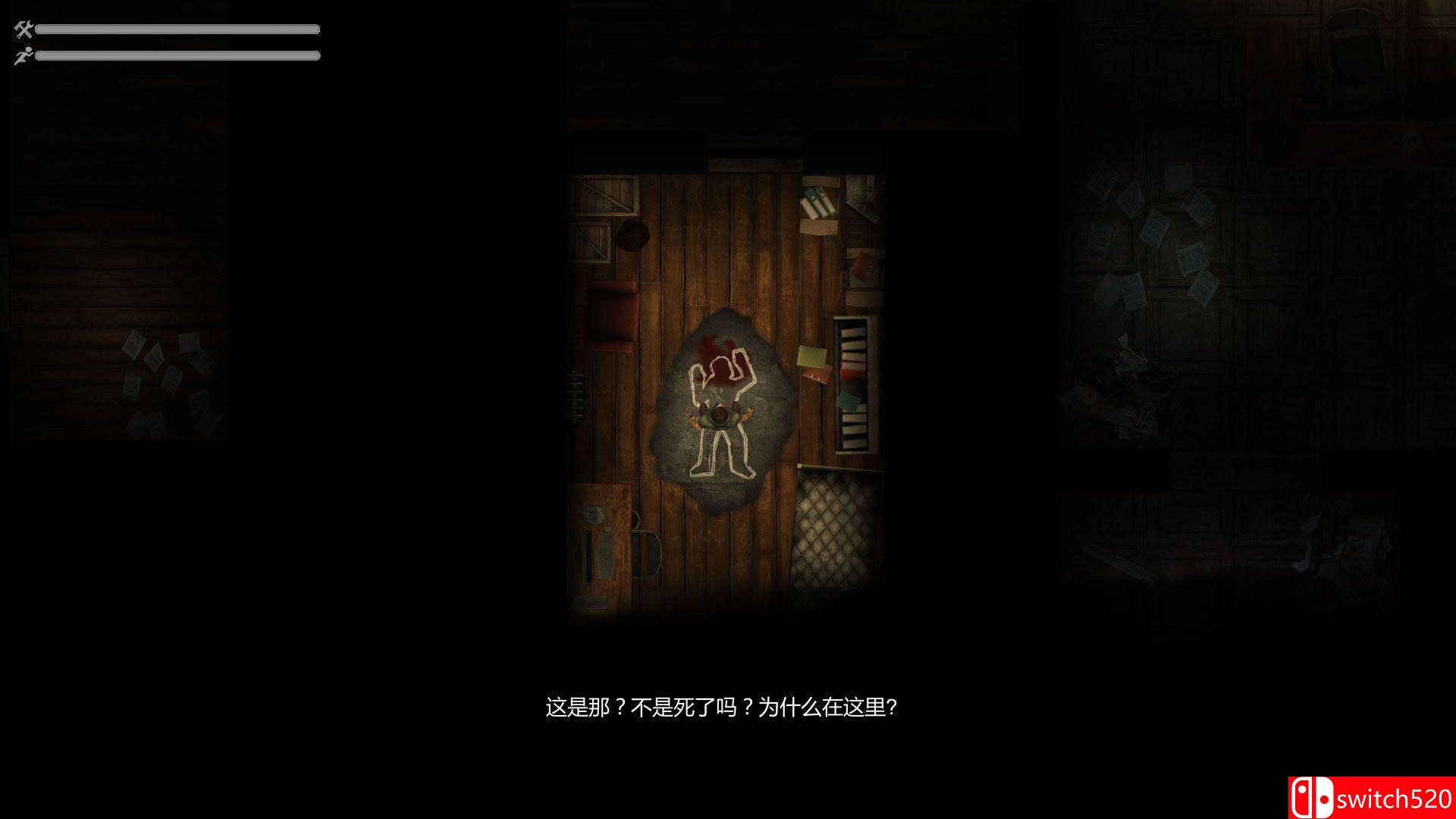Click the green book beside the outline
The width and height of the screenshot is (1456, 819).
811,353
